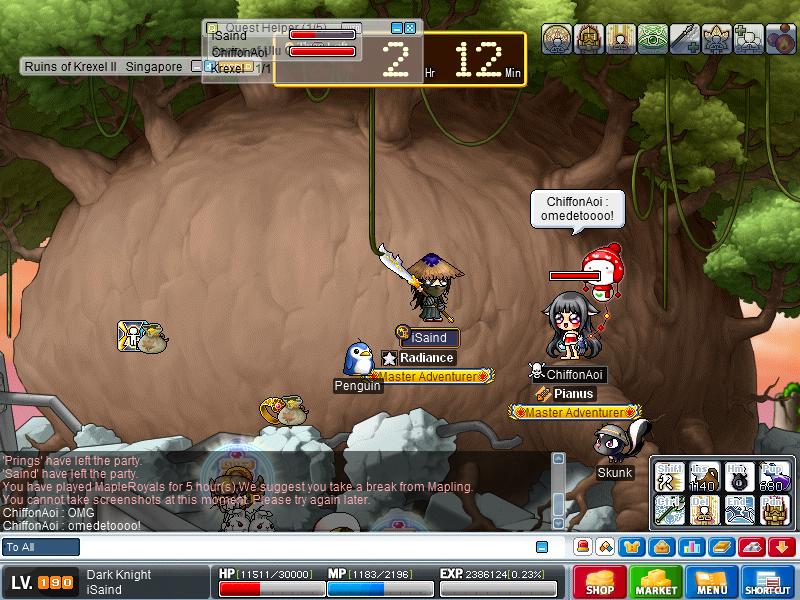Viewport: 800px width, 600px height.
Task: Open the Cash Shop
Action: (600, 582)
